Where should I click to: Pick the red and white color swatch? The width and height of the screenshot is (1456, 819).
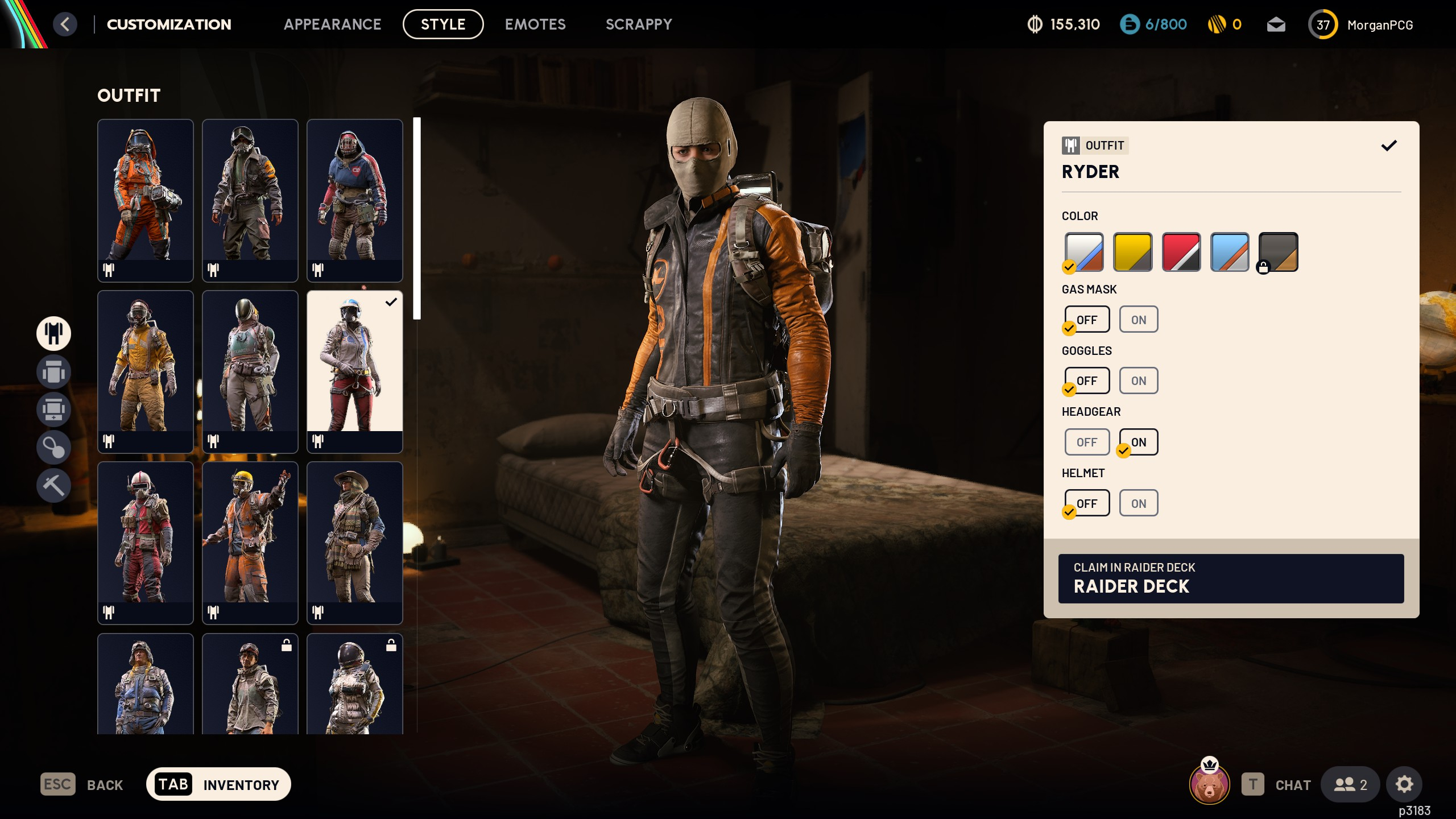(x=1181, y=252)
